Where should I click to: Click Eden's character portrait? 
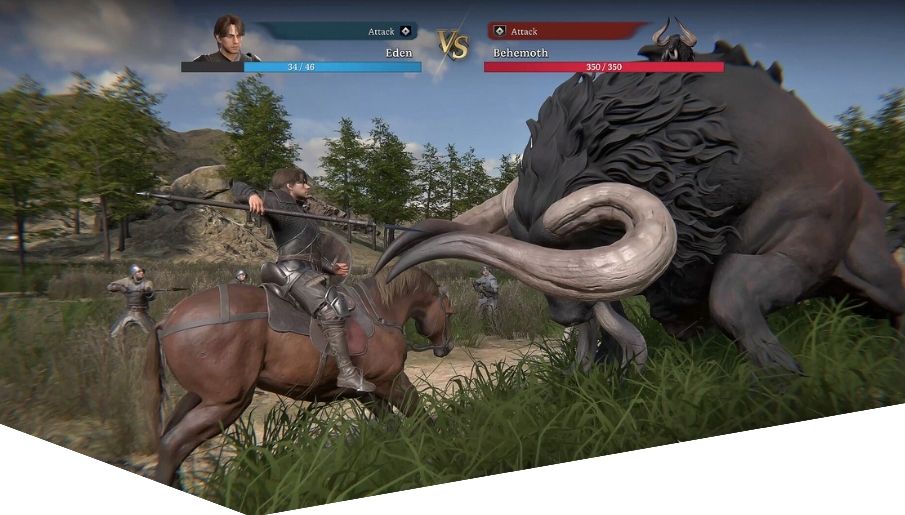pos(229,40)
